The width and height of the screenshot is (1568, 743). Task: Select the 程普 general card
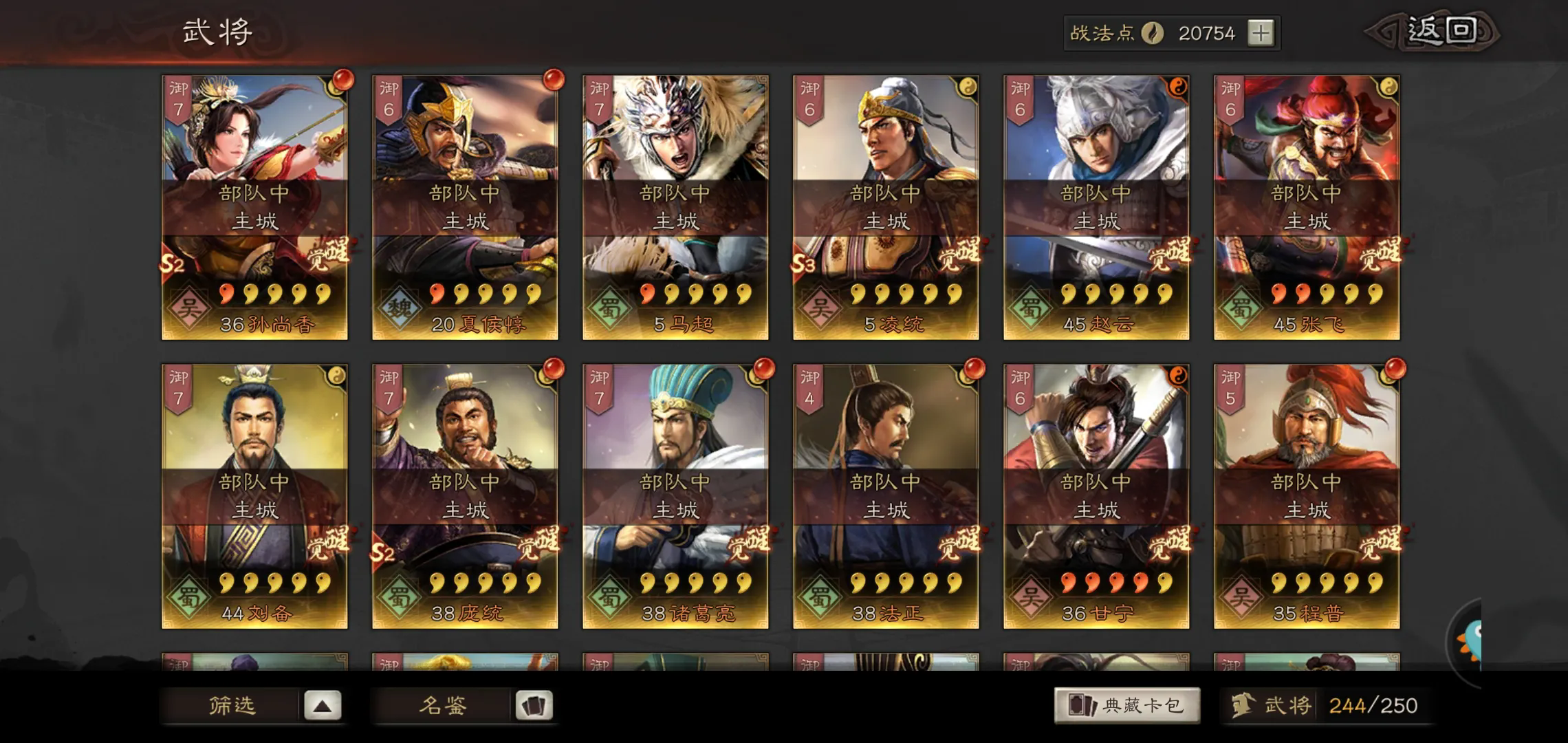[x=1307, y=495]
